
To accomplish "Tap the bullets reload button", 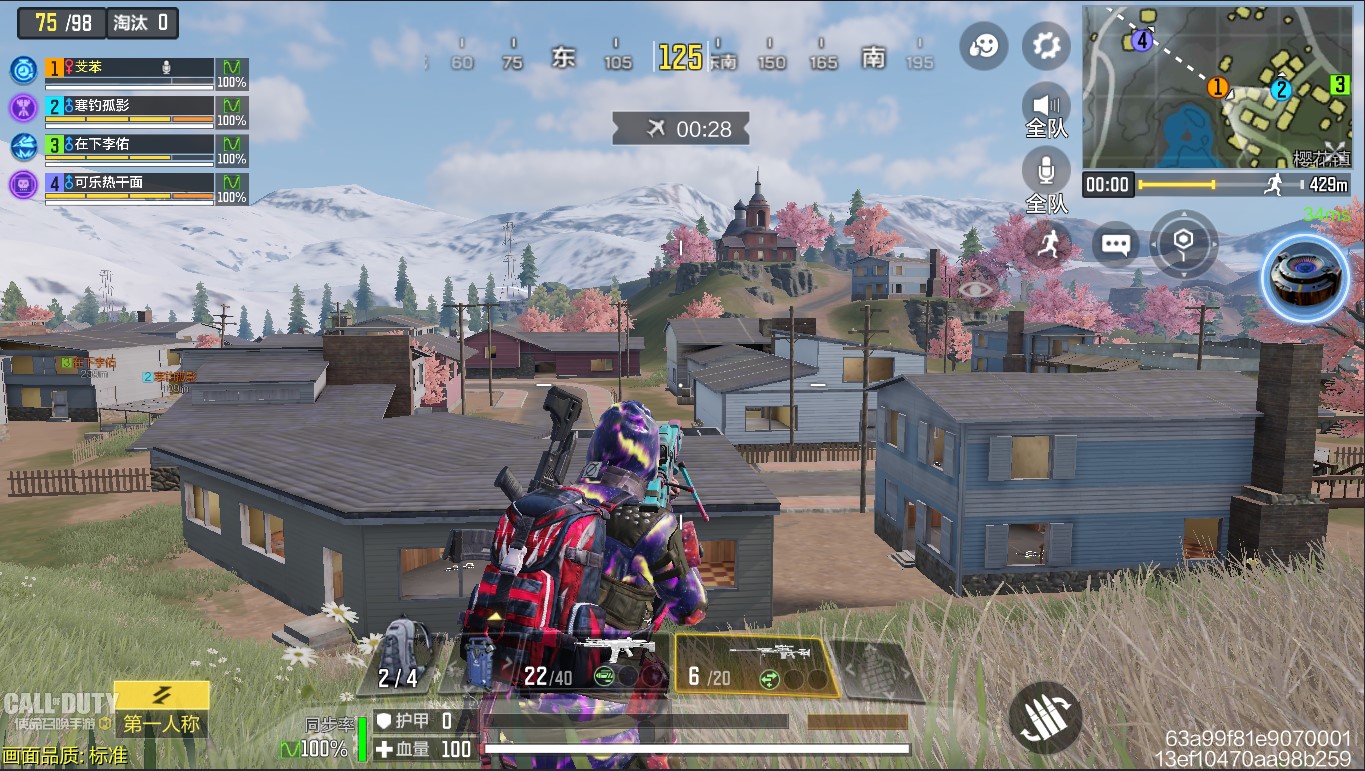I will 1045,718.
